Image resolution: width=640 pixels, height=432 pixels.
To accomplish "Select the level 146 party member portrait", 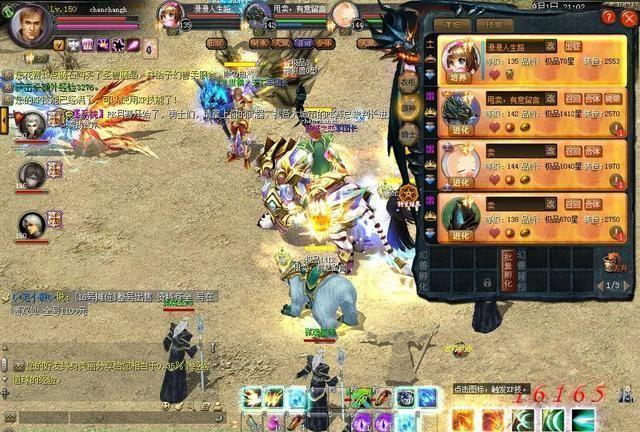I will pyautogui.click(x=32, y=175).
